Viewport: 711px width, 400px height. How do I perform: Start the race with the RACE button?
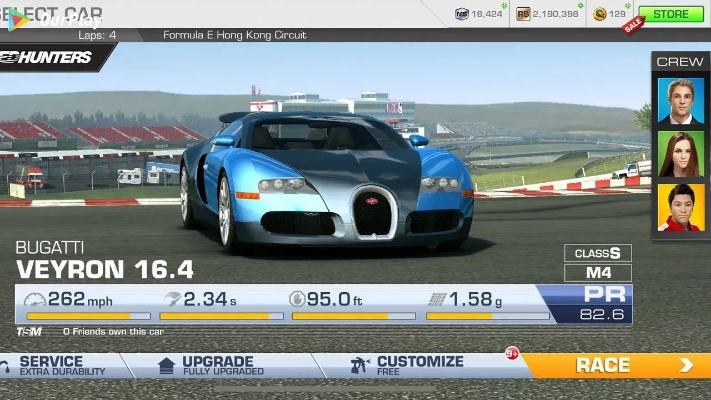[x=618, y=365]
